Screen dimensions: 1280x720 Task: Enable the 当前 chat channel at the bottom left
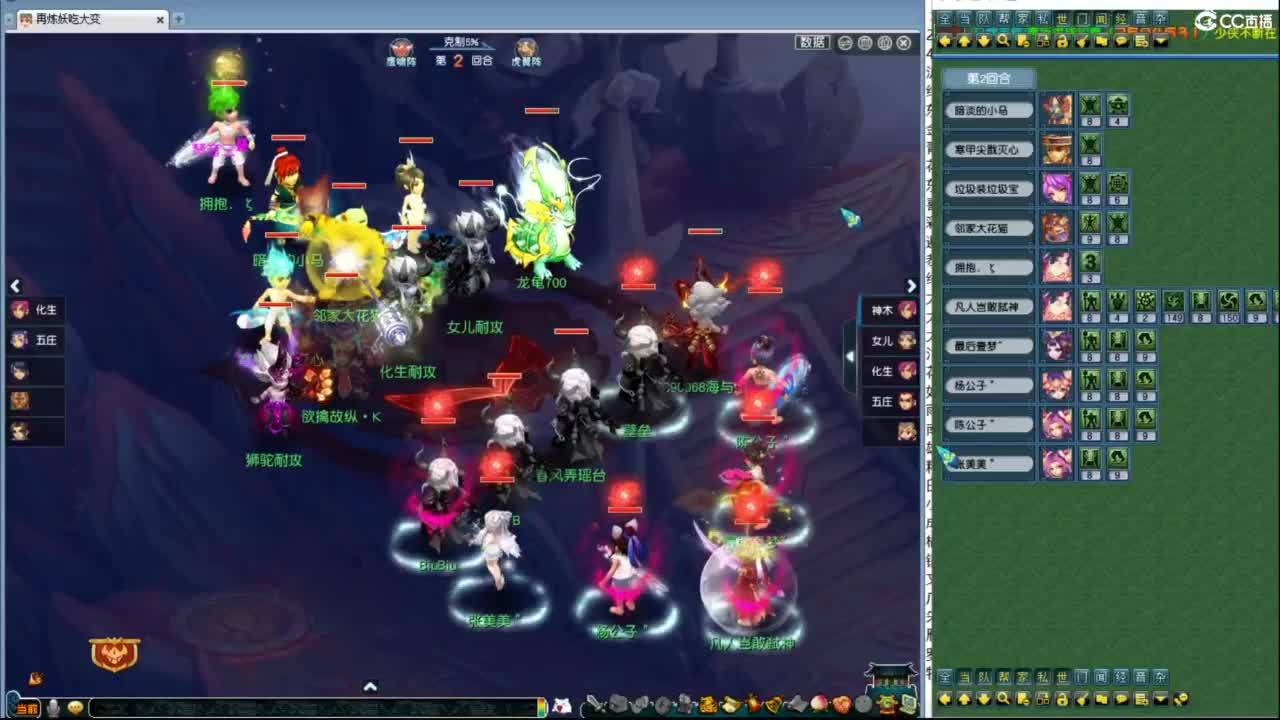pyautogui.click(x=27, y=707)
